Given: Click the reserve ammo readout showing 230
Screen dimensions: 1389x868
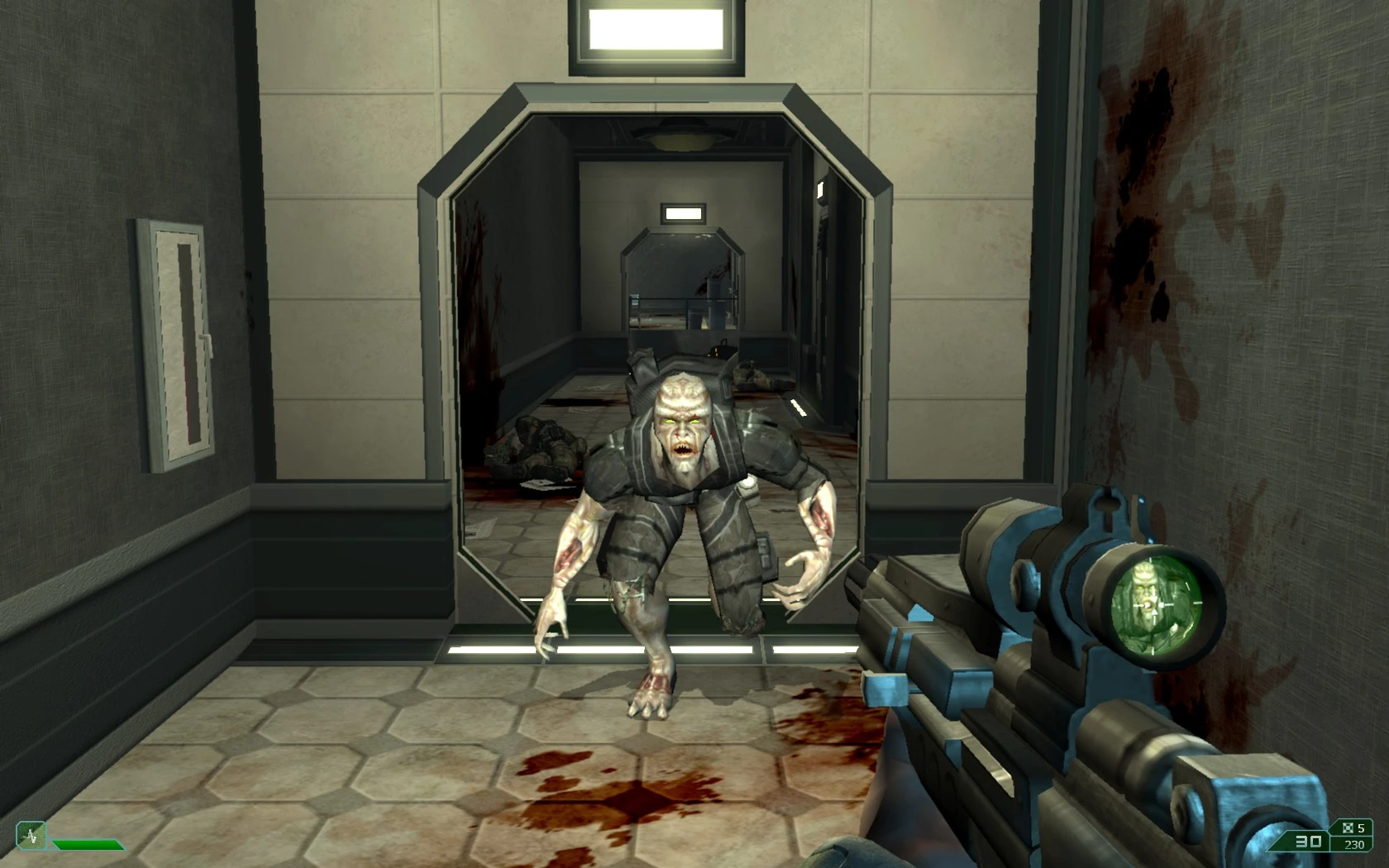Looking at the screenshot, I should coord(1353,844).
